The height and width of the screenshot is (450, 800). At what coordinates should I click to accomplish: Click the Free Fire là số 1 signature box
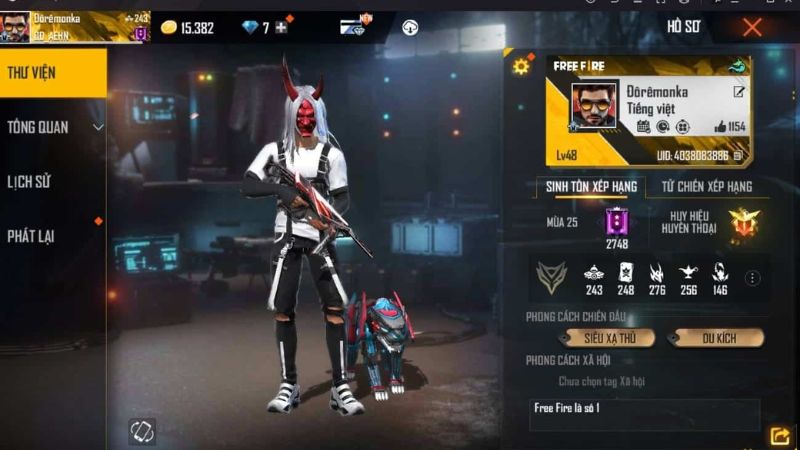(x=644, y=414)
